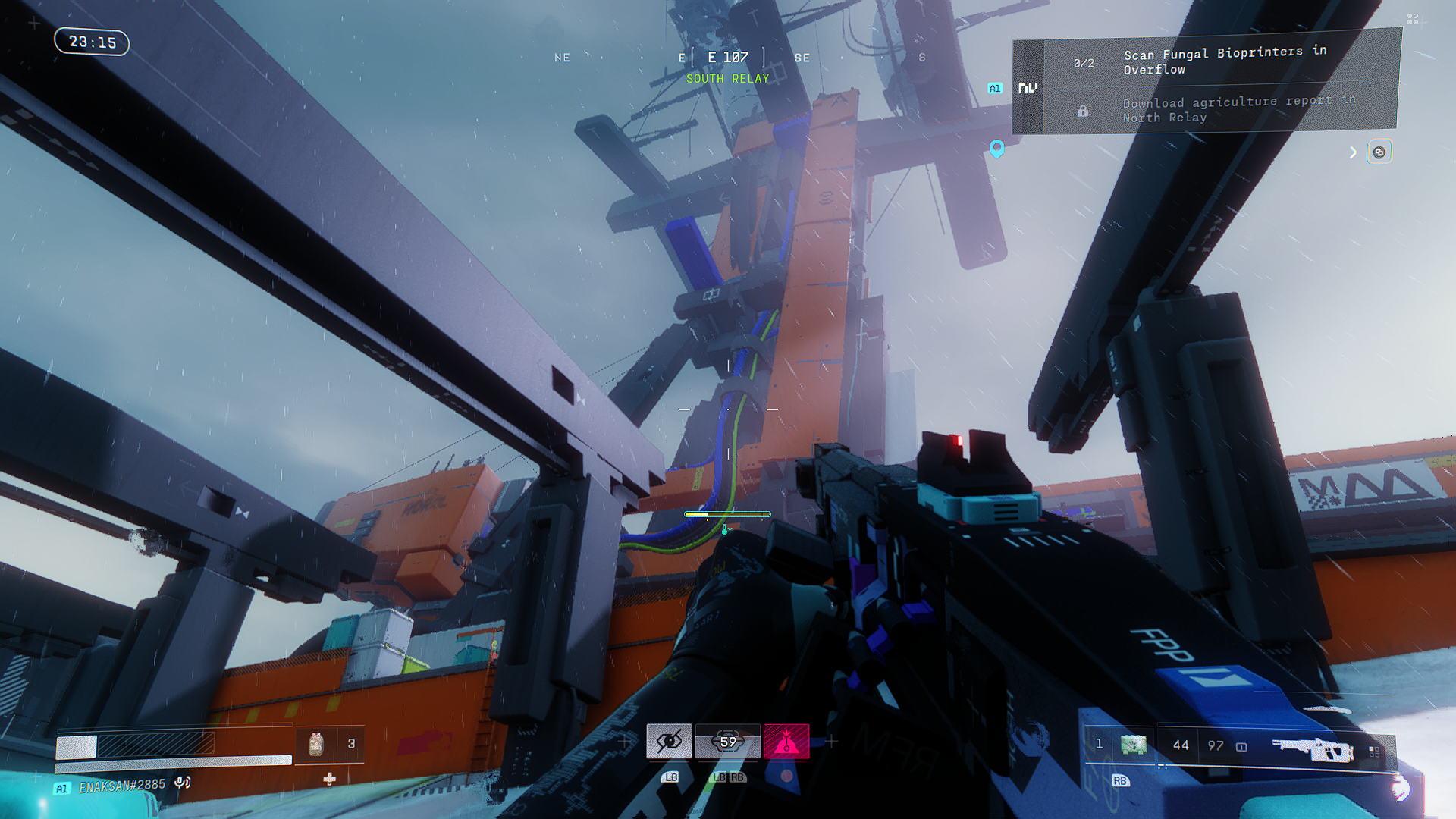Click the compass heading E 107
Image resolution: width=1456 pixels, height=819 pixels.
[x=728, y=58]
